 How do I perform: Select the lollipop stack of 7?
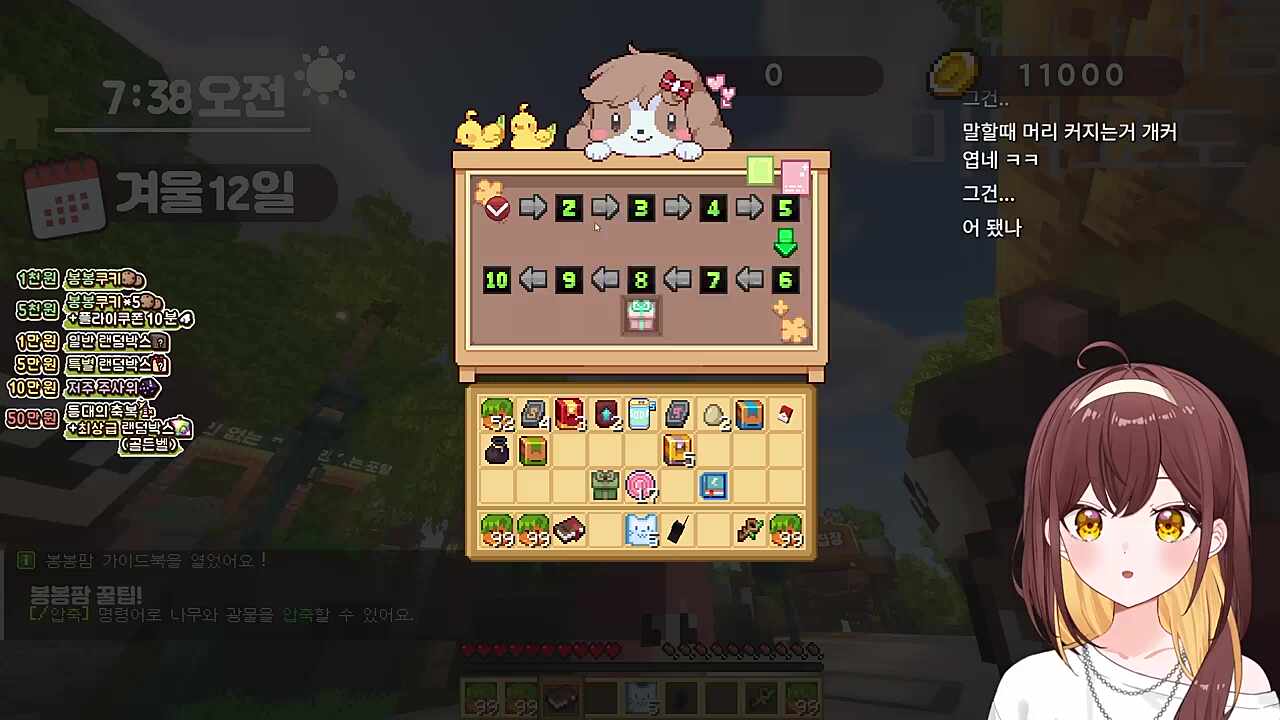pos(642,486)
